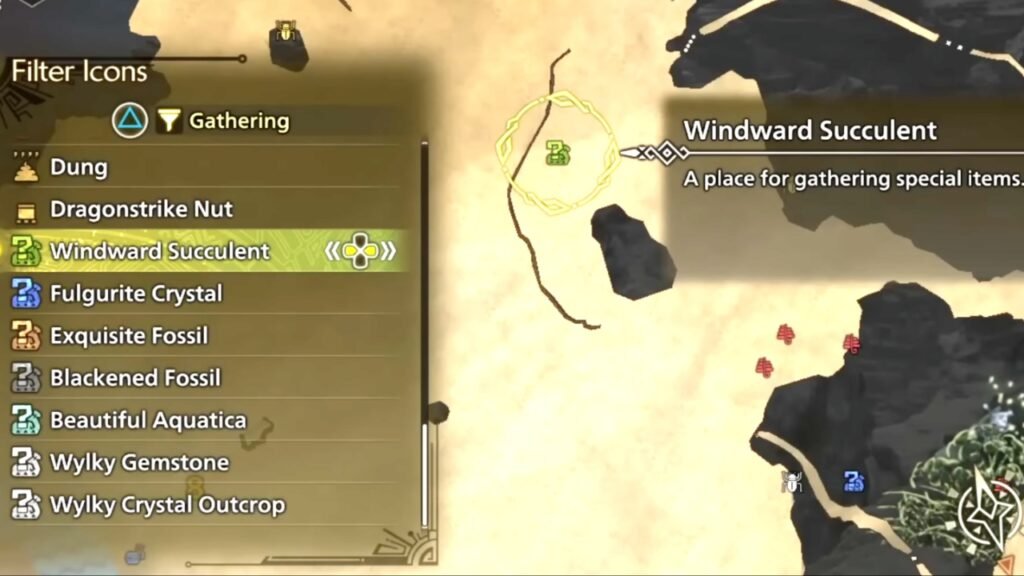Select Windward Succulent in the filter list
Viewport: 1024px width, 576px height.
point(160,251)
